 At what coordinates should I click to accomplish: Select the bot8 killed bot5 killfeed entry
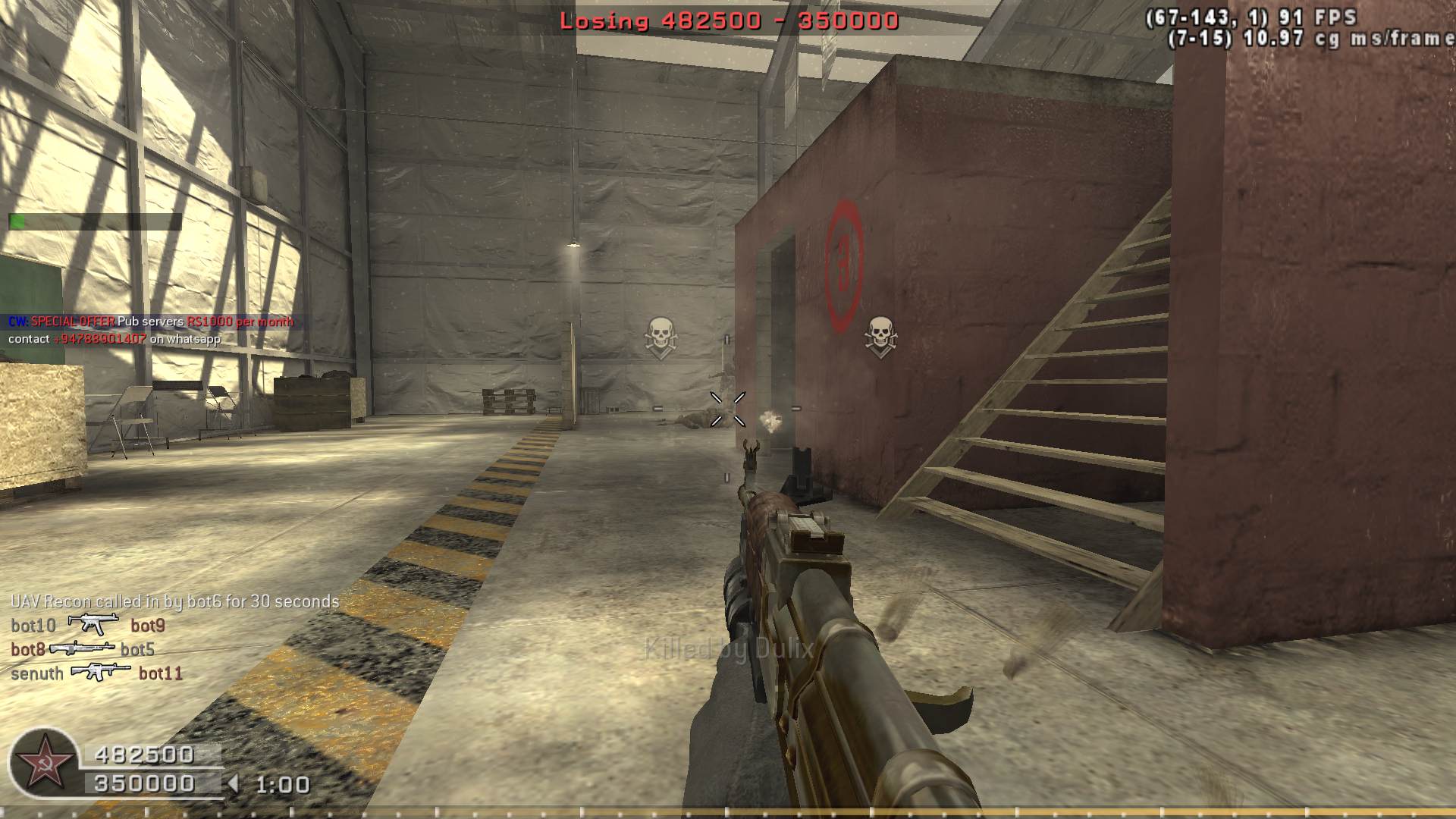tap(83, 649)
